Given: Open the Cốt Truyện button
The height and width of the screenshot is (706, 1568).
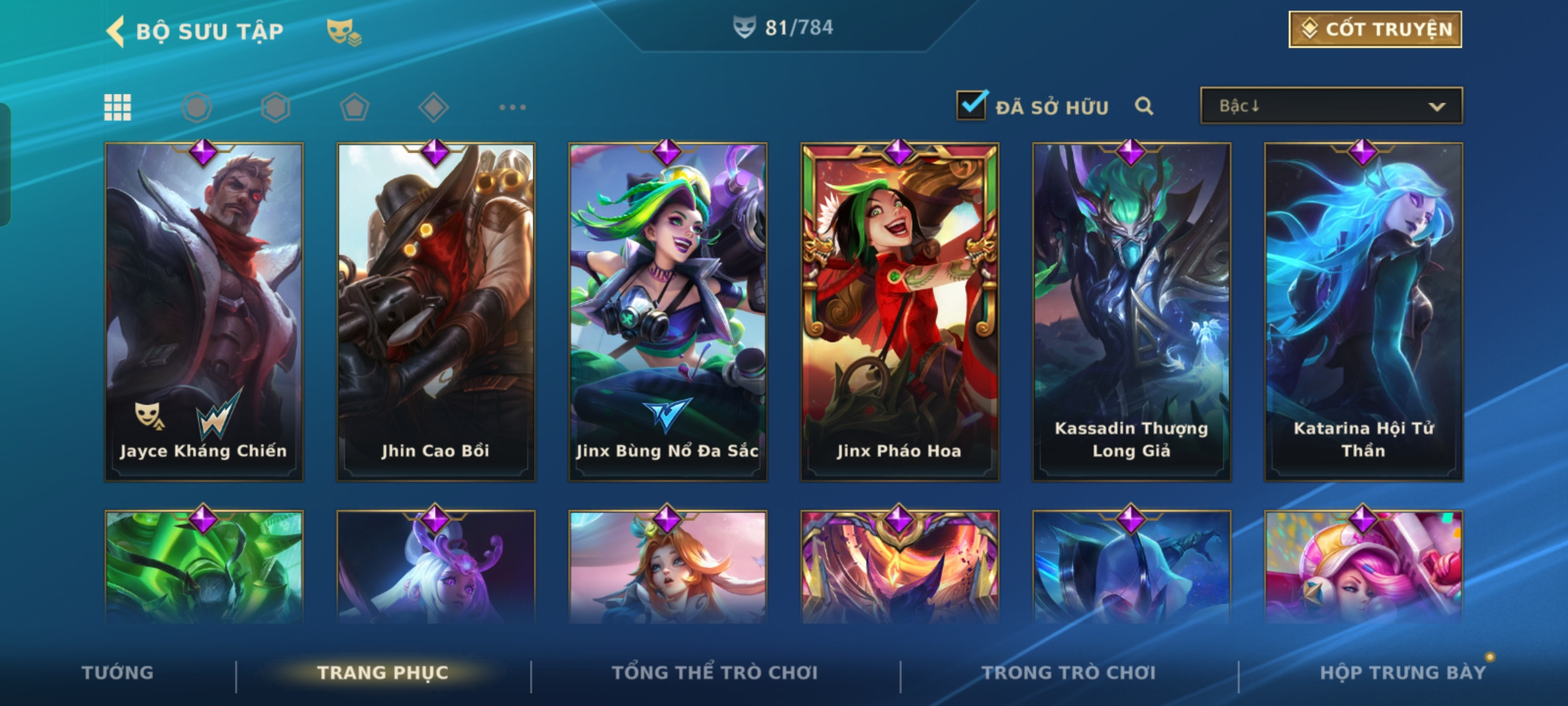Looking at the screenshot, I should pos(1375,29).
